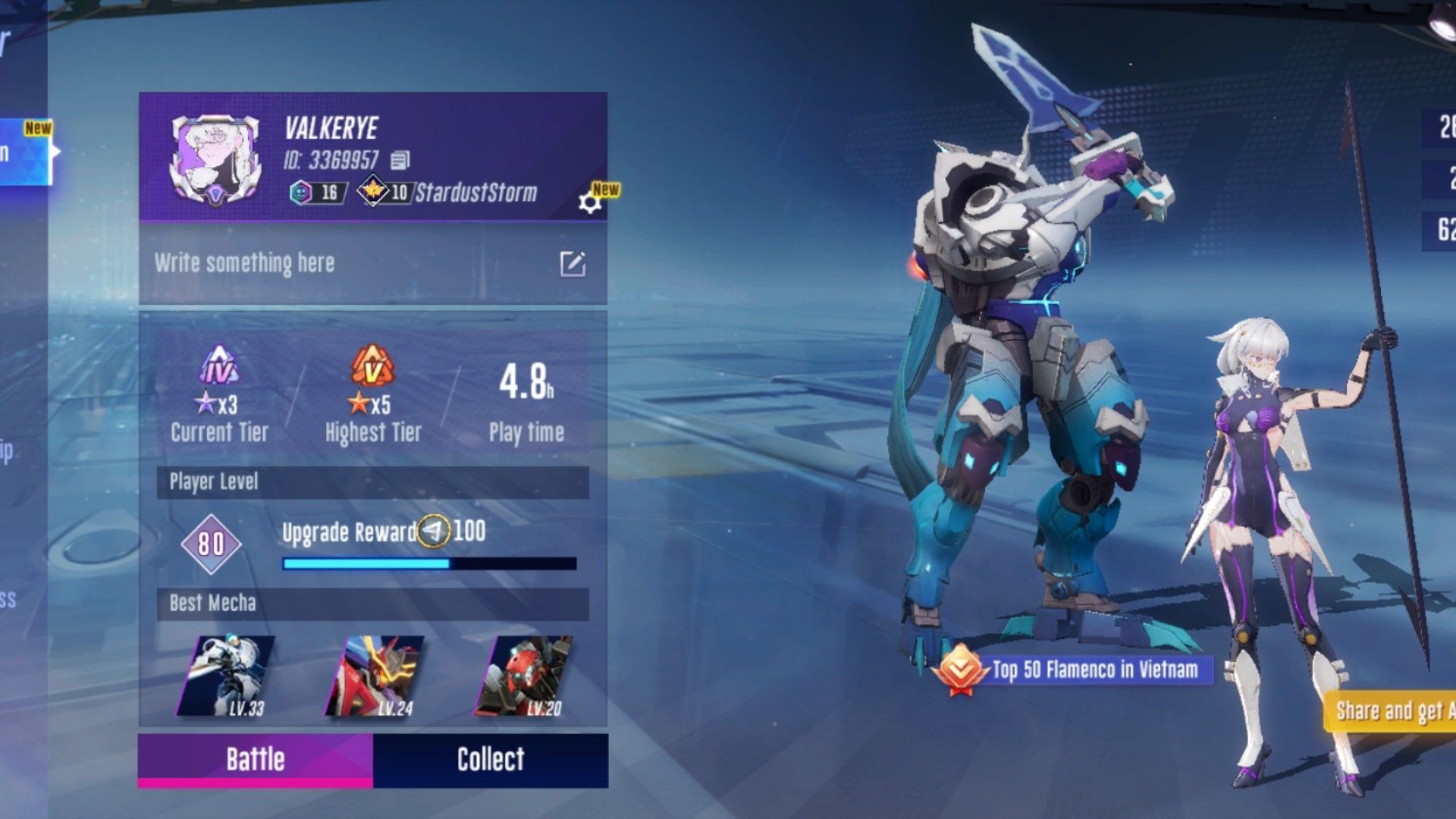Edit the signature with the pencil icon
Image resolution: width=1456 pixels, height=819 pixels.
click(x=573, y=264)
